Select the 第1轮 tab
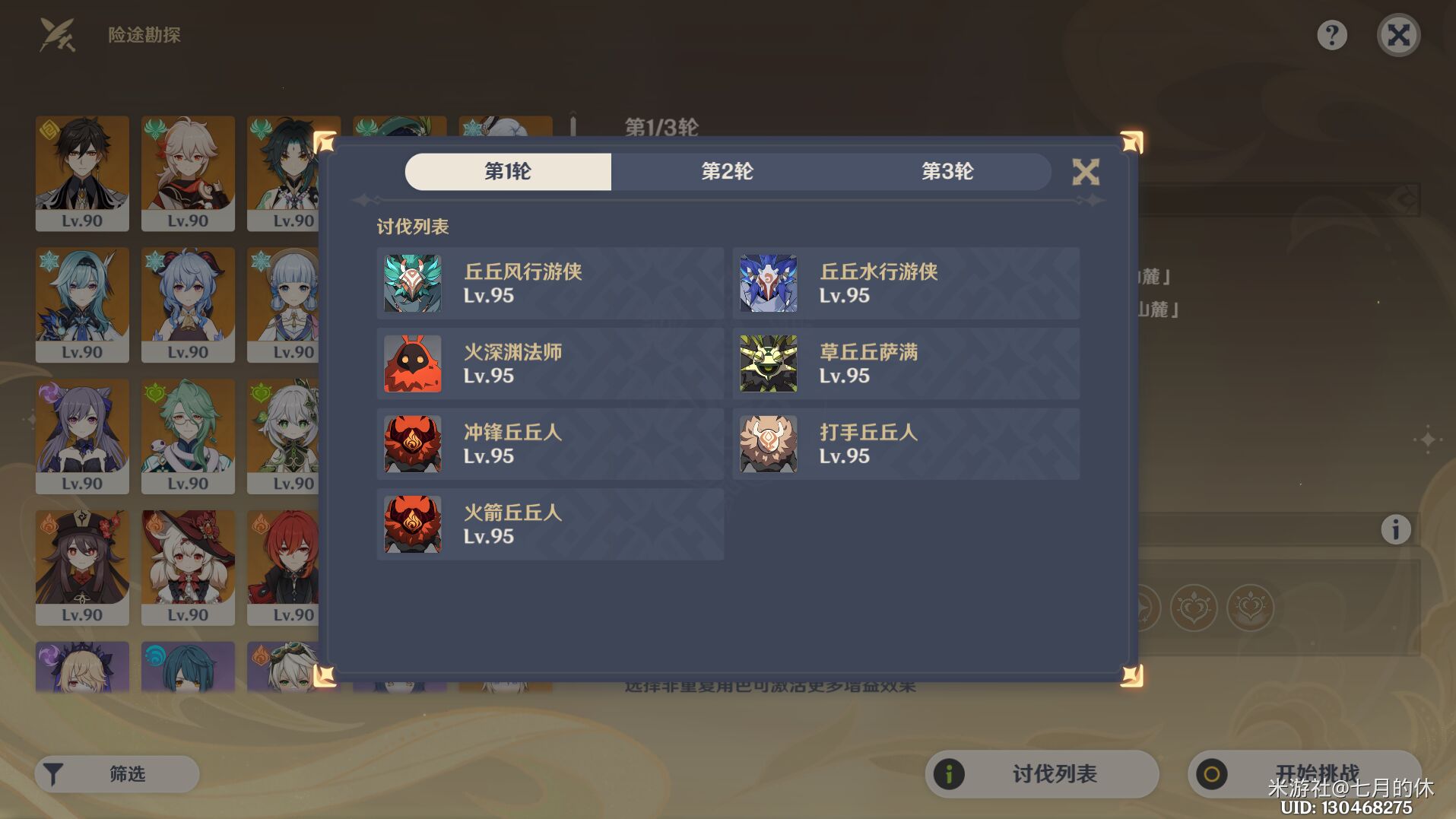The width and height of the screenshot is (1456, 819). click(508, 172)
